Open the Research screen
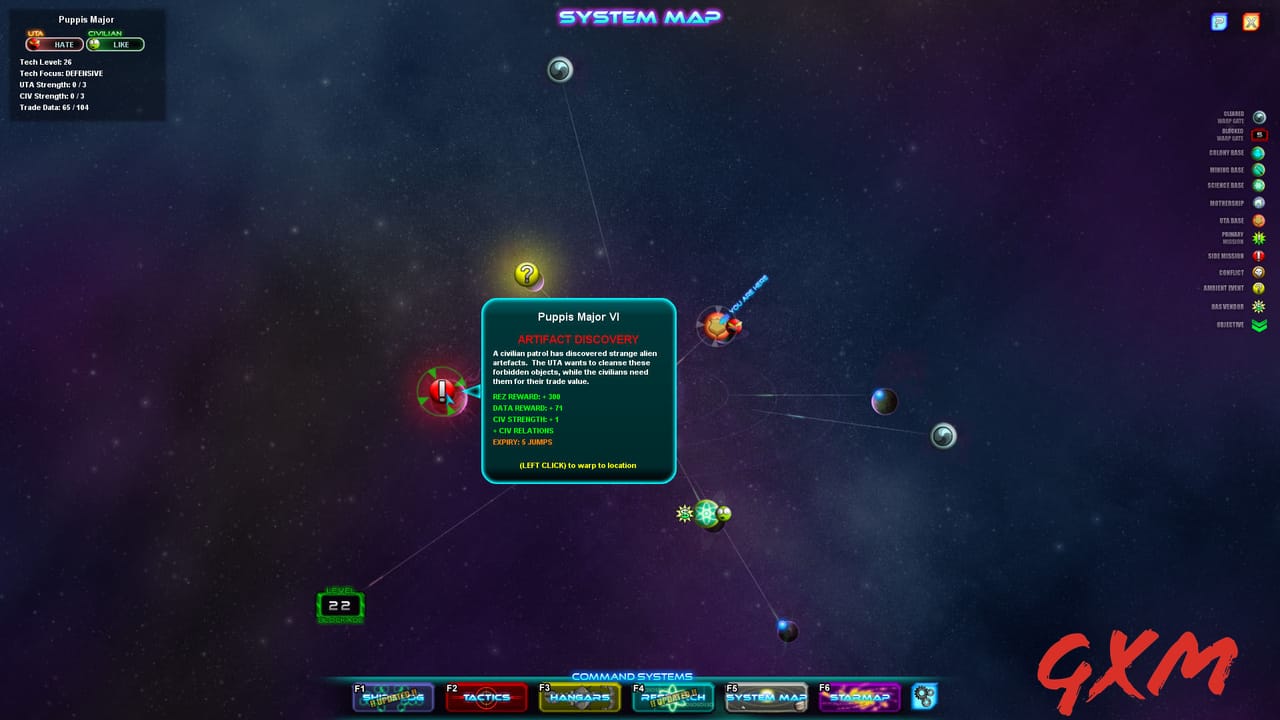Screen dimensions: 1280x720 coord(673,698)
